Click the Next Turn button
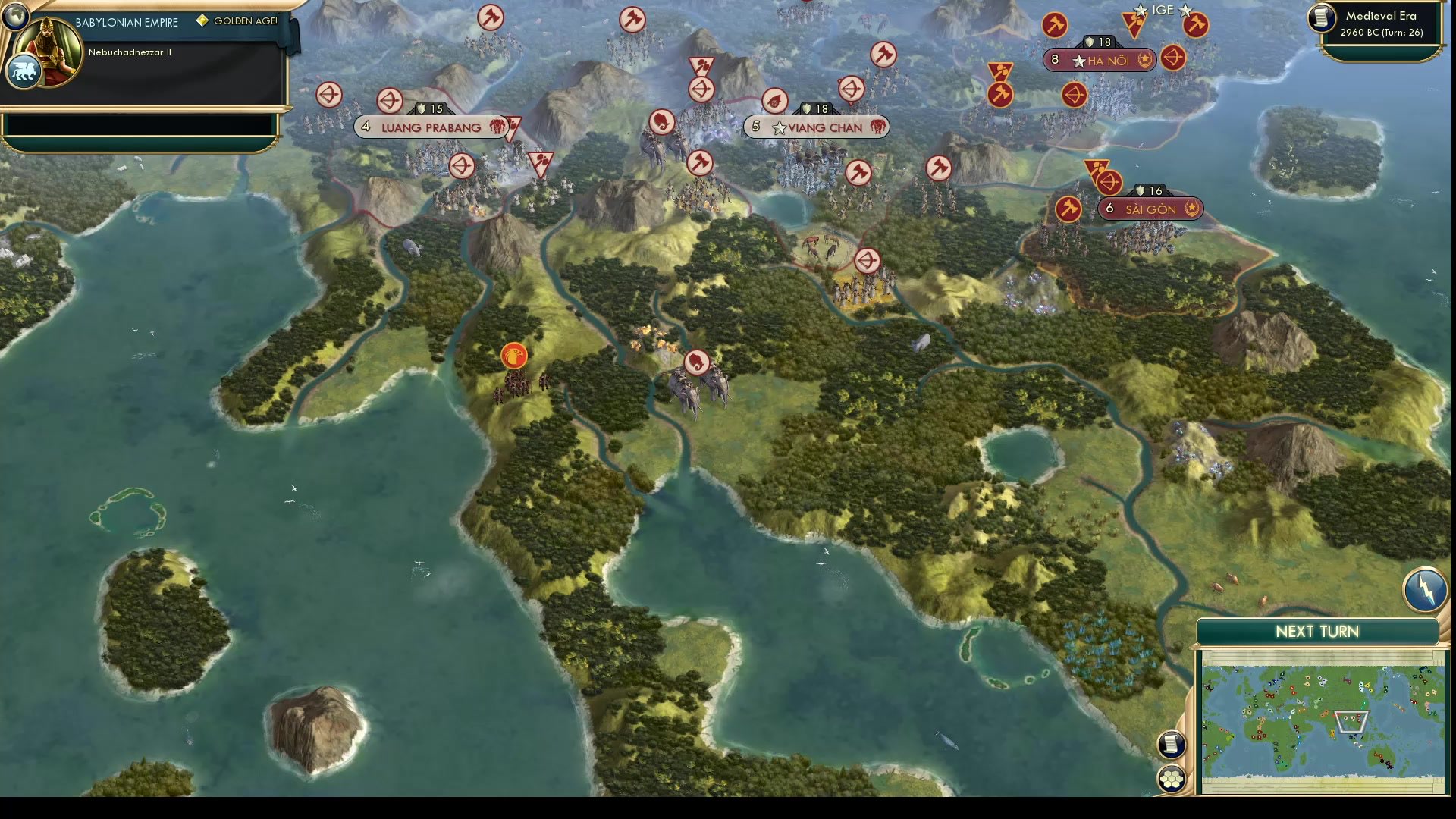Screen dimensions: 1456x819 (x=1316, y=631)
